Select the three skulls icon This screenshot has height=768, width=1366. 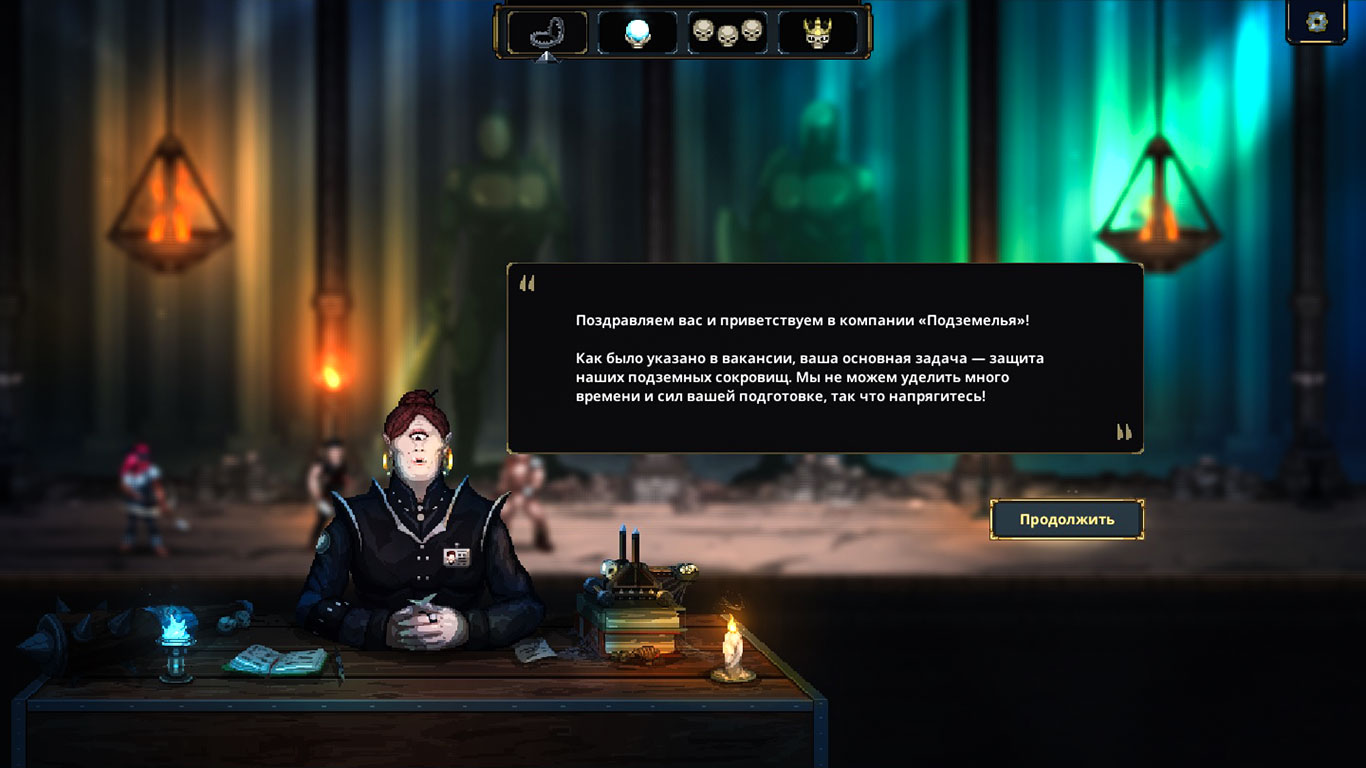pos(727,32)
